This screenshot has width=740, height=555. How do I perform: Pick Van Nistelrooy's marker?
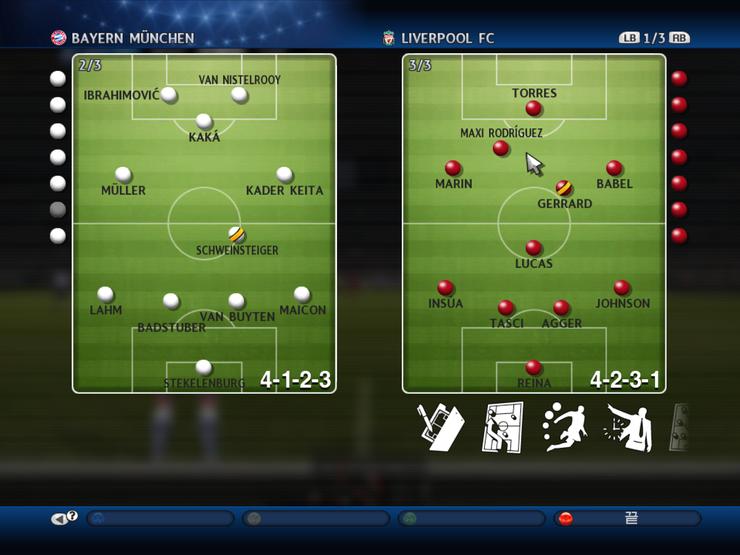tap(239, 95)
